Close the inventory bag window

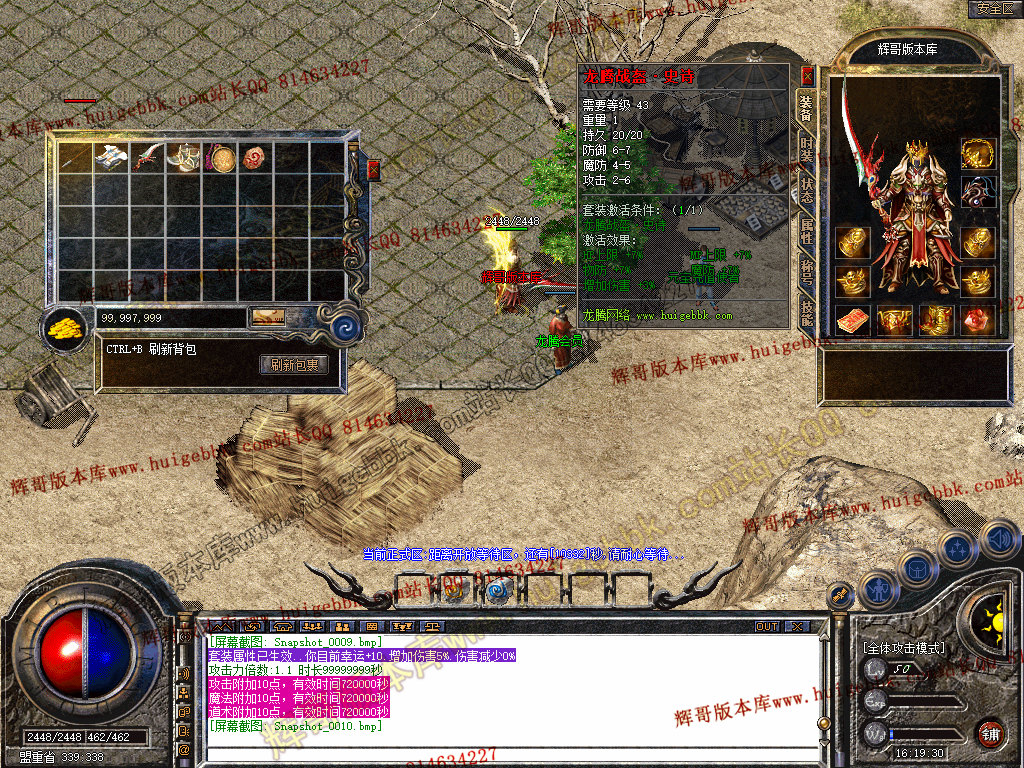[374, 169]
